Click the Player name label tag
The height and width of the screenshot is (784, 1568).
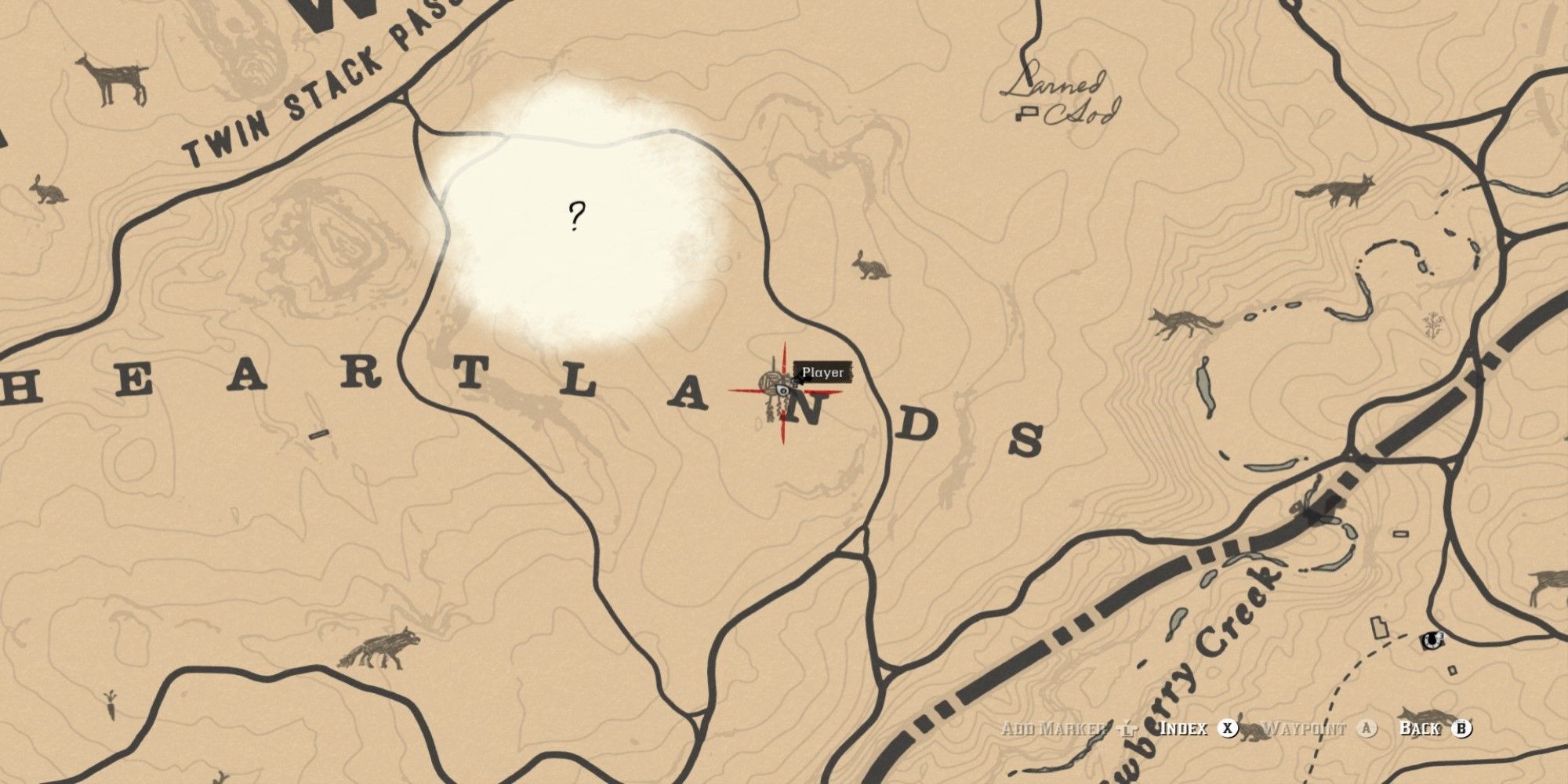pyautogui.click(x=822, y=372)
